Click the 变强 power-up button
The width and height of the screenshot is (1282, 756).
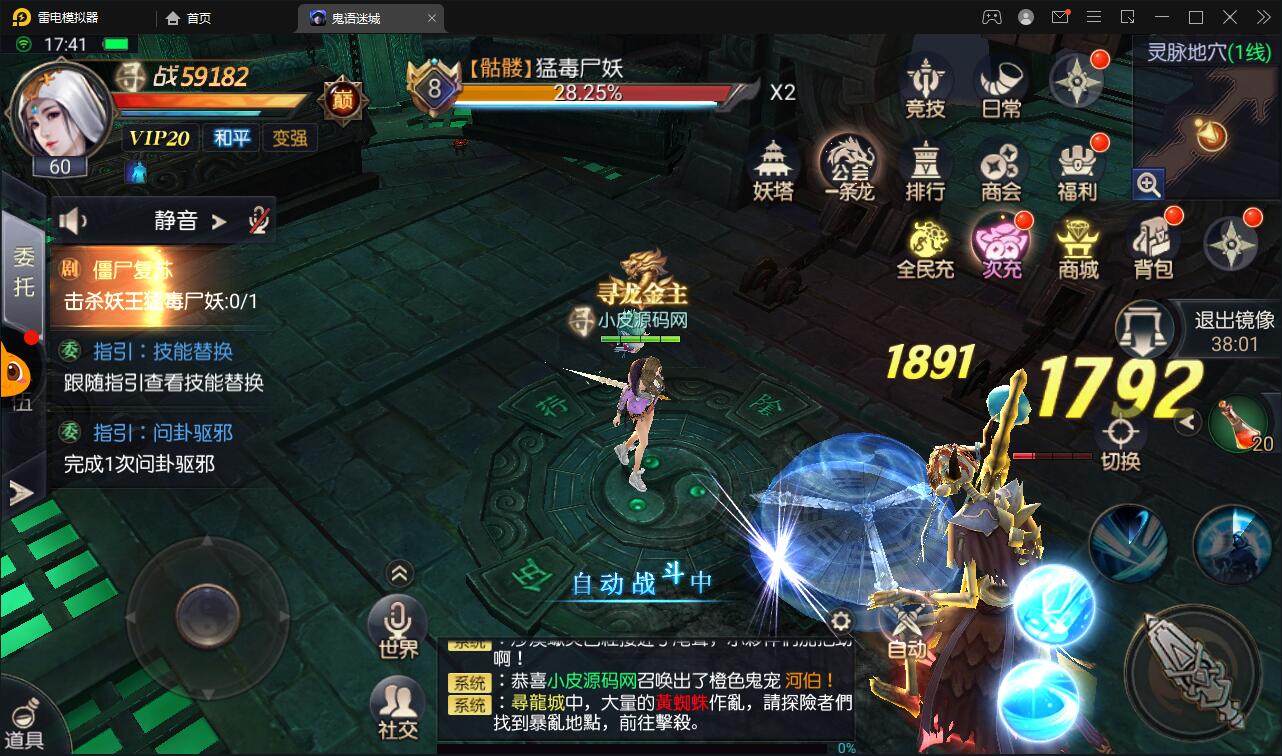(x=290, y=138)
